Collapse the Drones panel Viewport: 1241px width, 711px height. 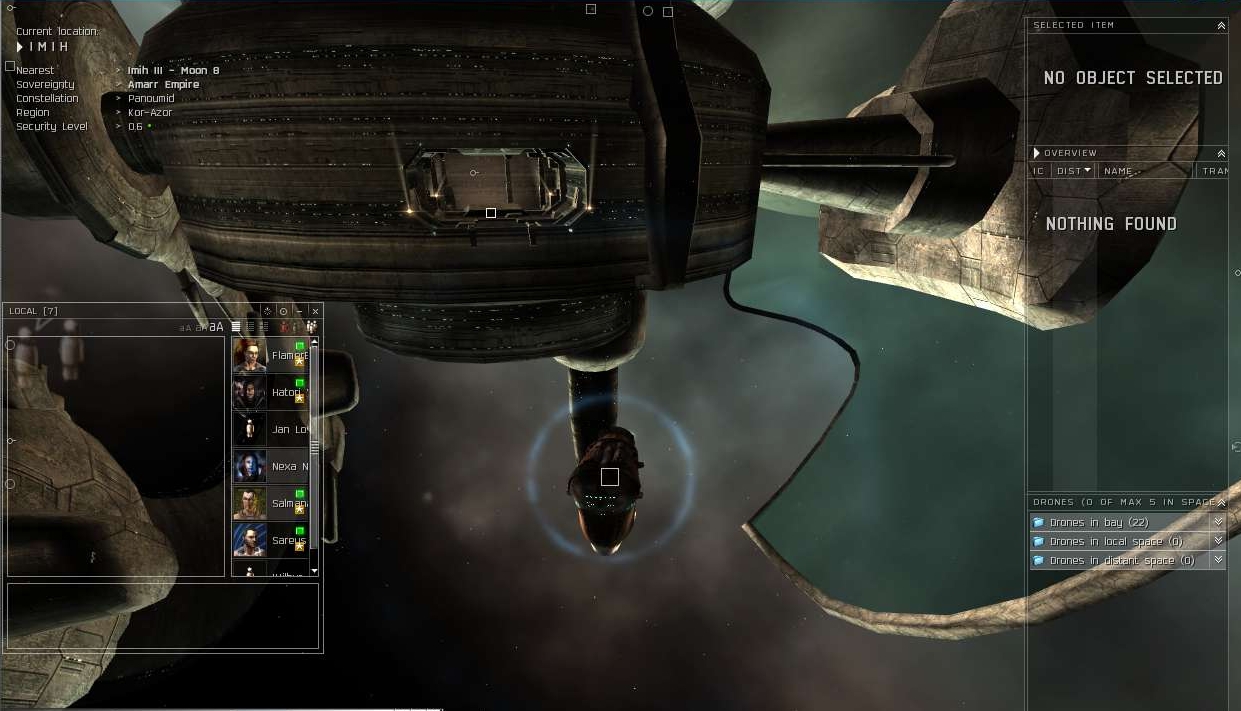[1221, 502]
